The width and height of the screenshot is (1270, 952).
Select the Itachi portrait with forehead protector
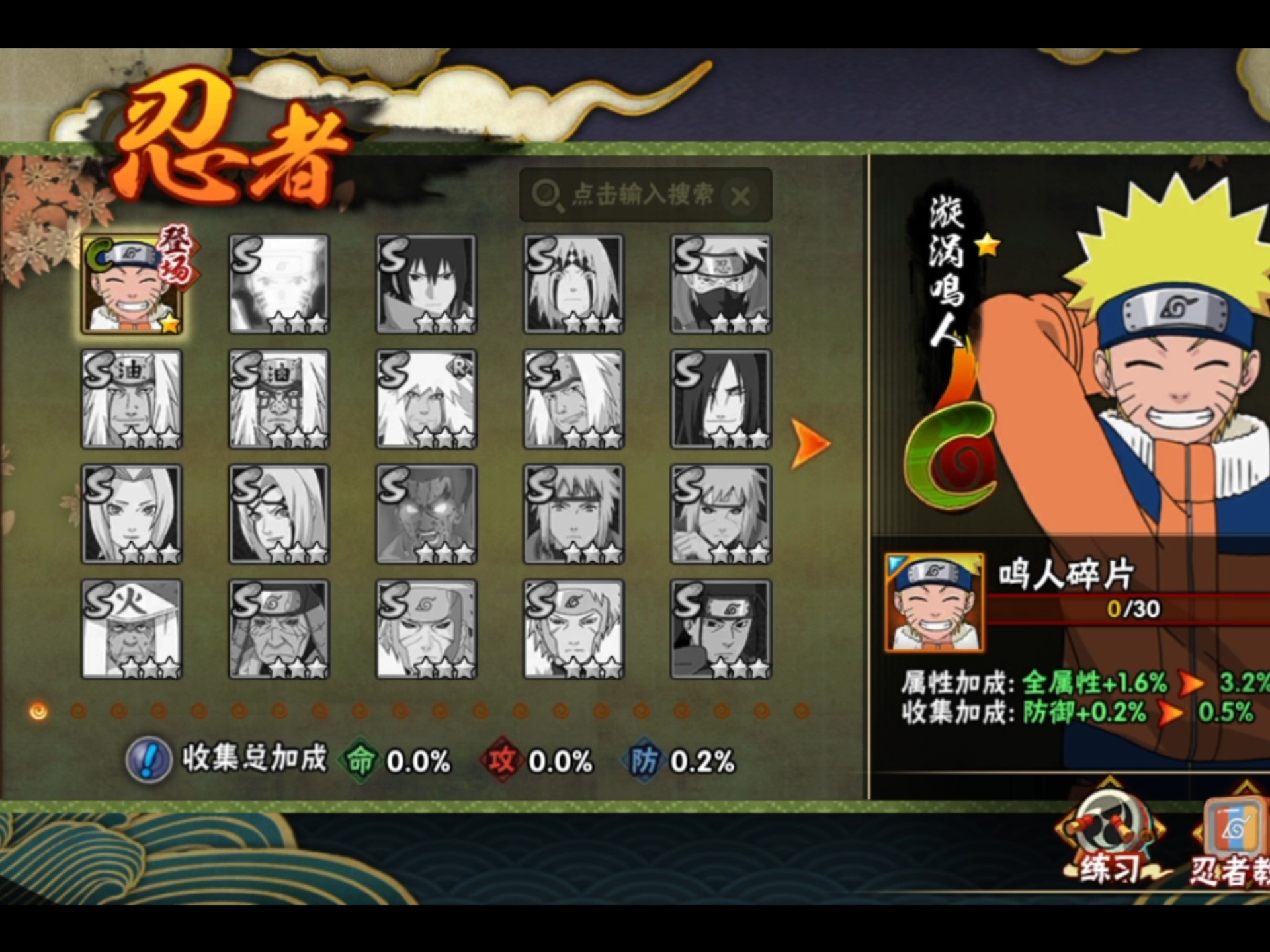point(721,629)
